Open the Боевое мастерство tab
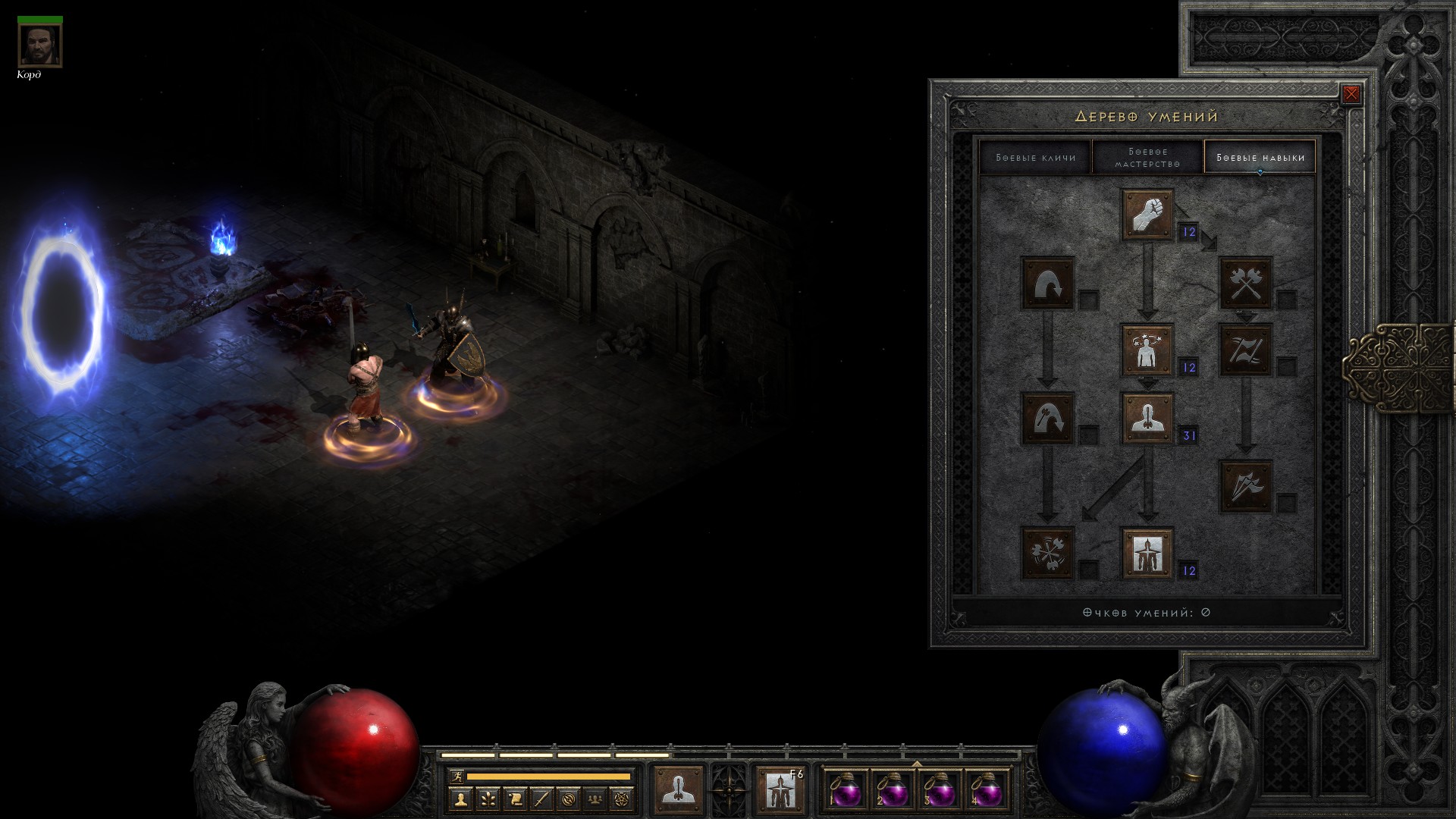Screen dimensions: 1456x819 1147,157
